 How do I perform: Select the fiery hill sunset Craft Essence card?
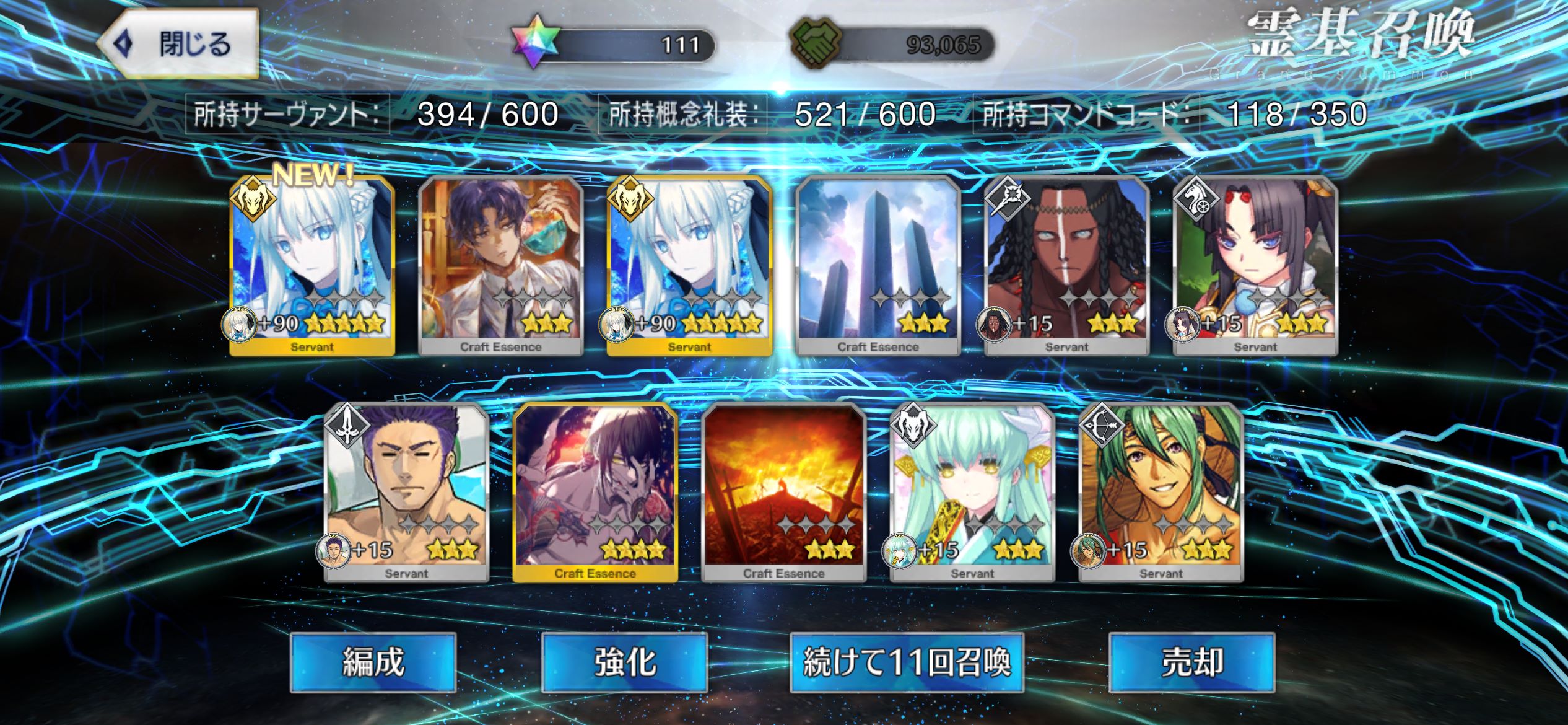pos(784,493)
